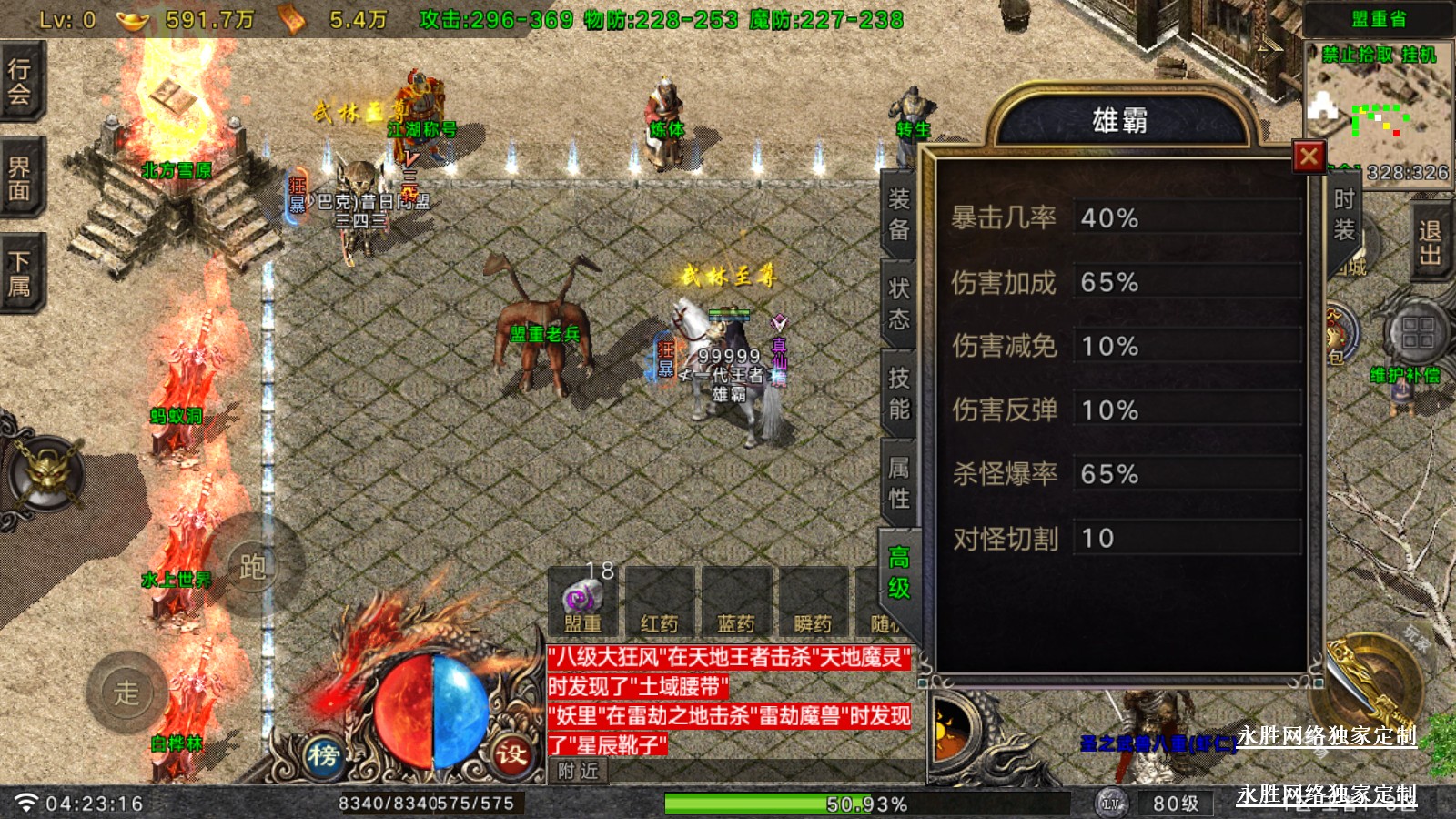The width and height of the screenshot is (1456, 819).
Task: Use the 瞬药 instant potion slot
Action: pyautogui.click(x=813, y=602)
